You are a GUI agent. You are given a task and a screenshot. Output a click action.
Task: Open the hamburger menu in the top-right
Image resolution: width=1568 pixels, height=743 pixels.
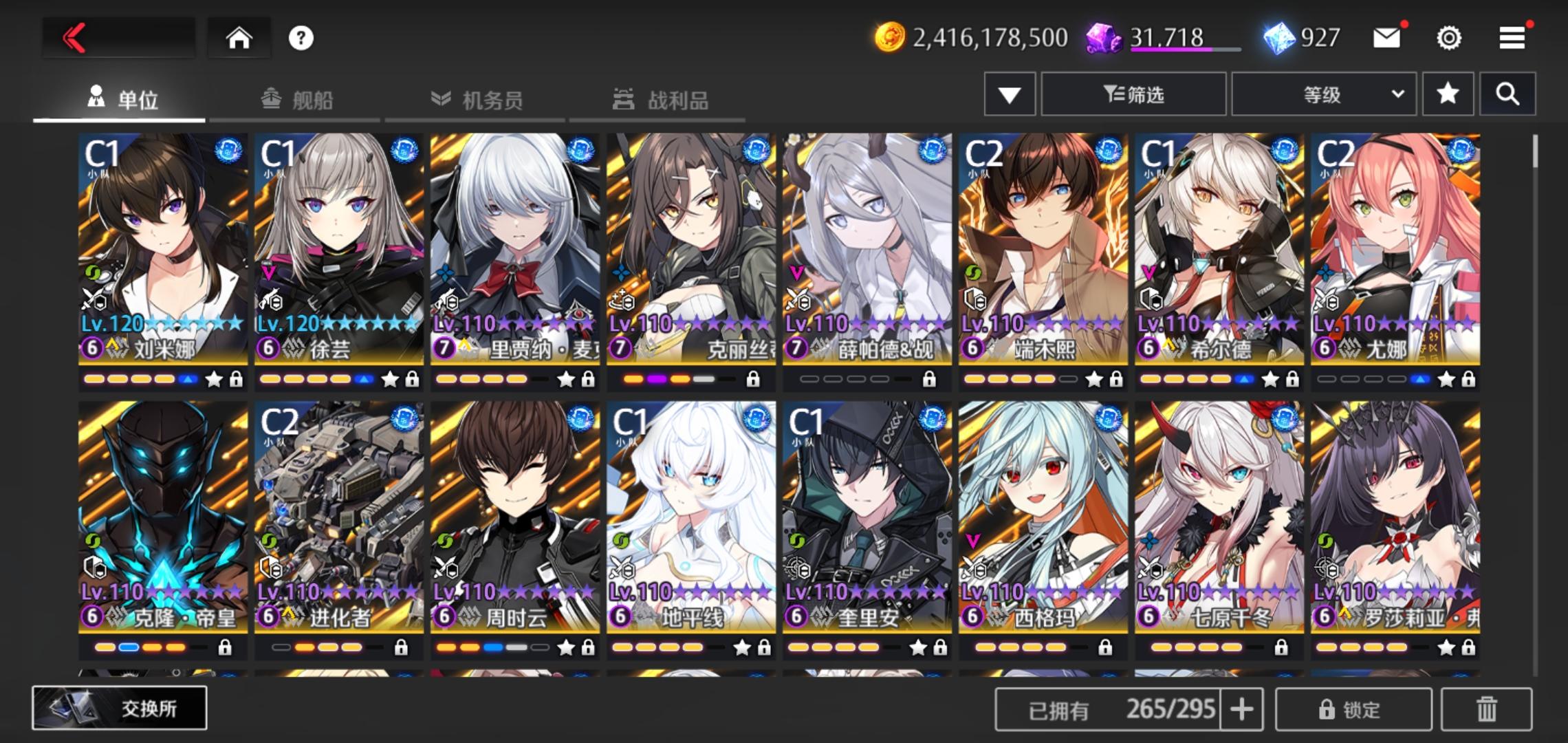(x=1510, y=38)
